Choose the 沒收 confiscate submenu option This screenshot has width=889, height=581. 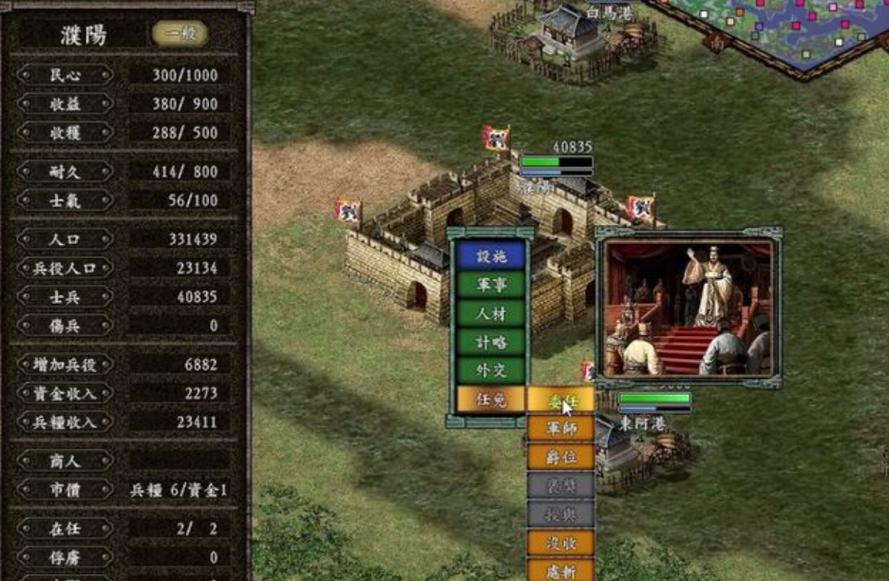560,543
